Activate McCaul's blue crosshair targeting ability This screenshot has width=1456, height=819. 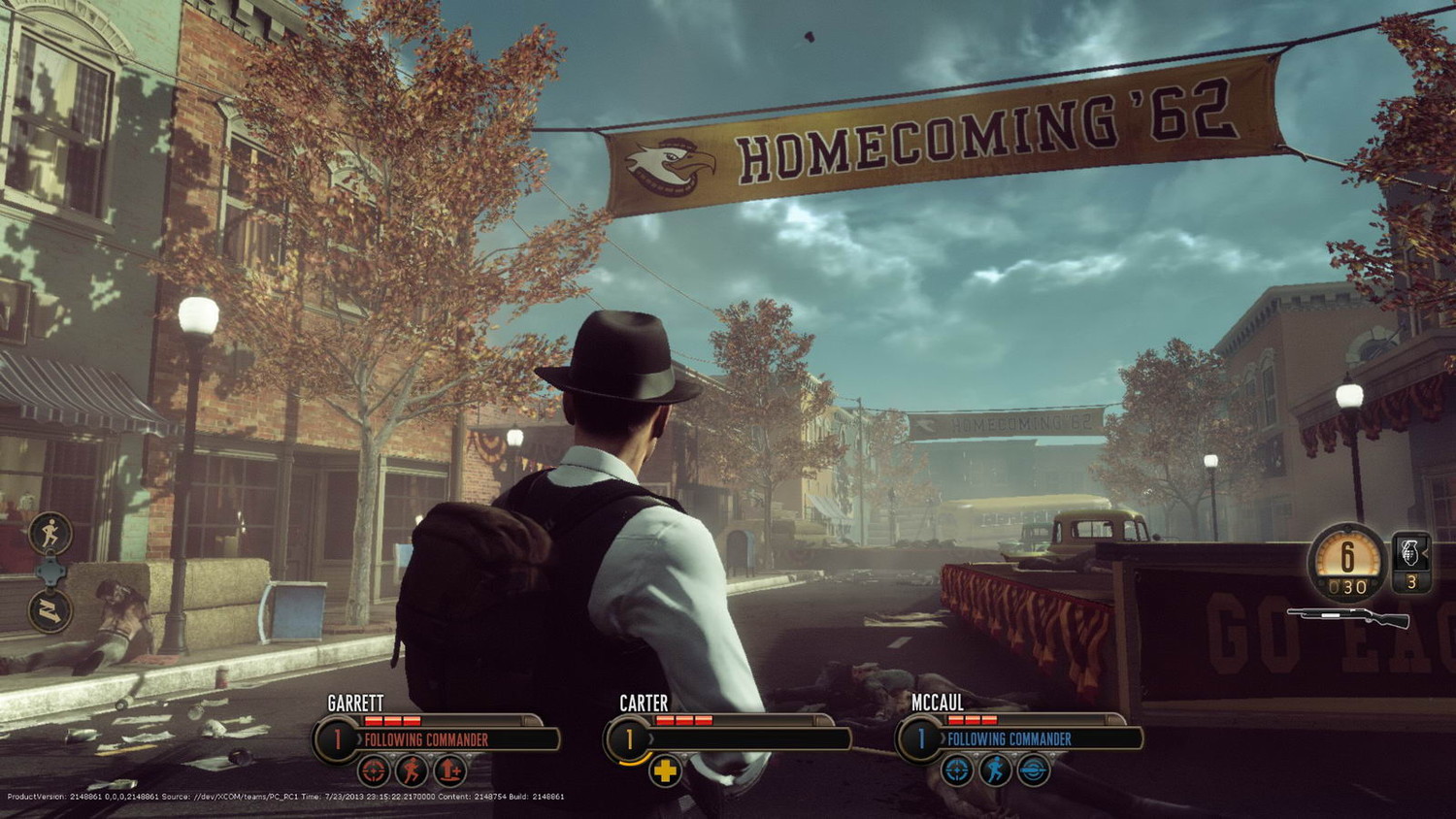pos(957,771)
